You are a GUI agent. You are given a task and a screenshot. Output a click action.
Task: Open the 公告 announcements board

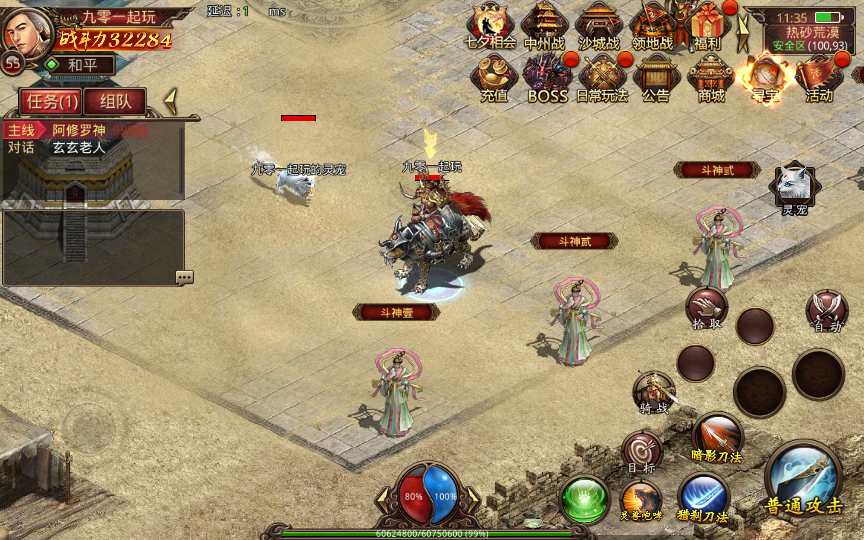tap(656, 76)
